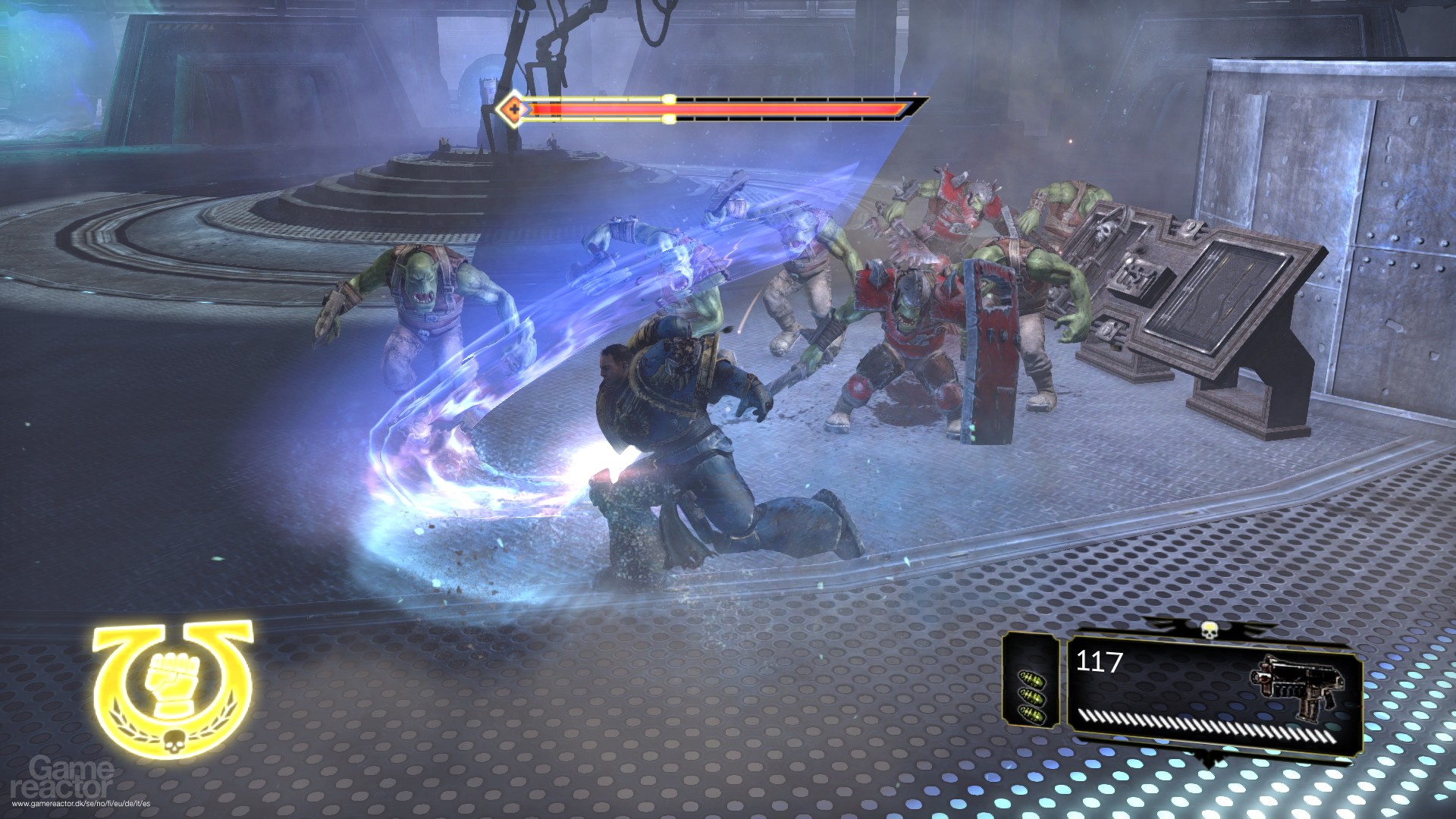
Task: Expand the weapon ammo panel
Action: point(1213,694)
